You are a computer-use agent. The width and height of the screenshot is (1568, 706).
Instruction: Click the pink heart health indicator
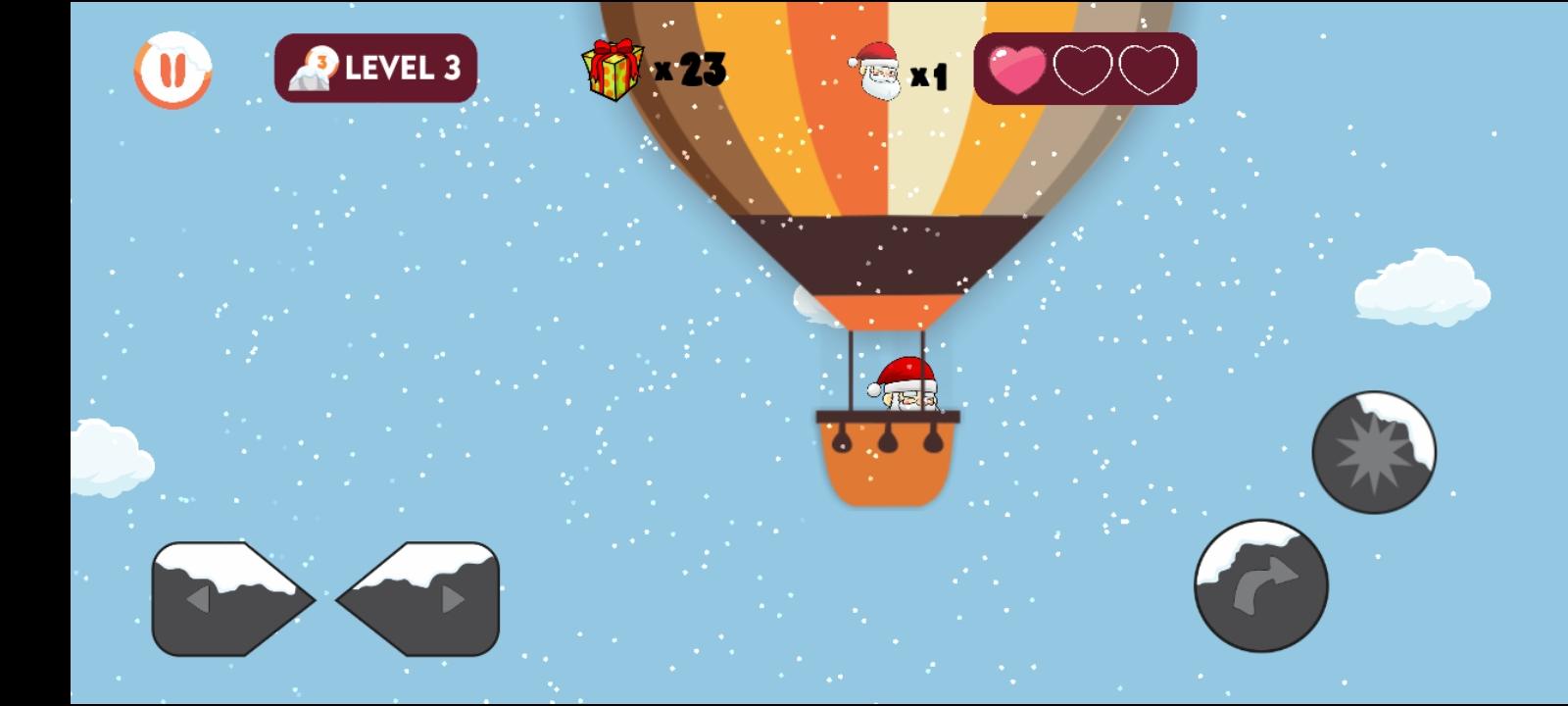tap(1017, 68)
